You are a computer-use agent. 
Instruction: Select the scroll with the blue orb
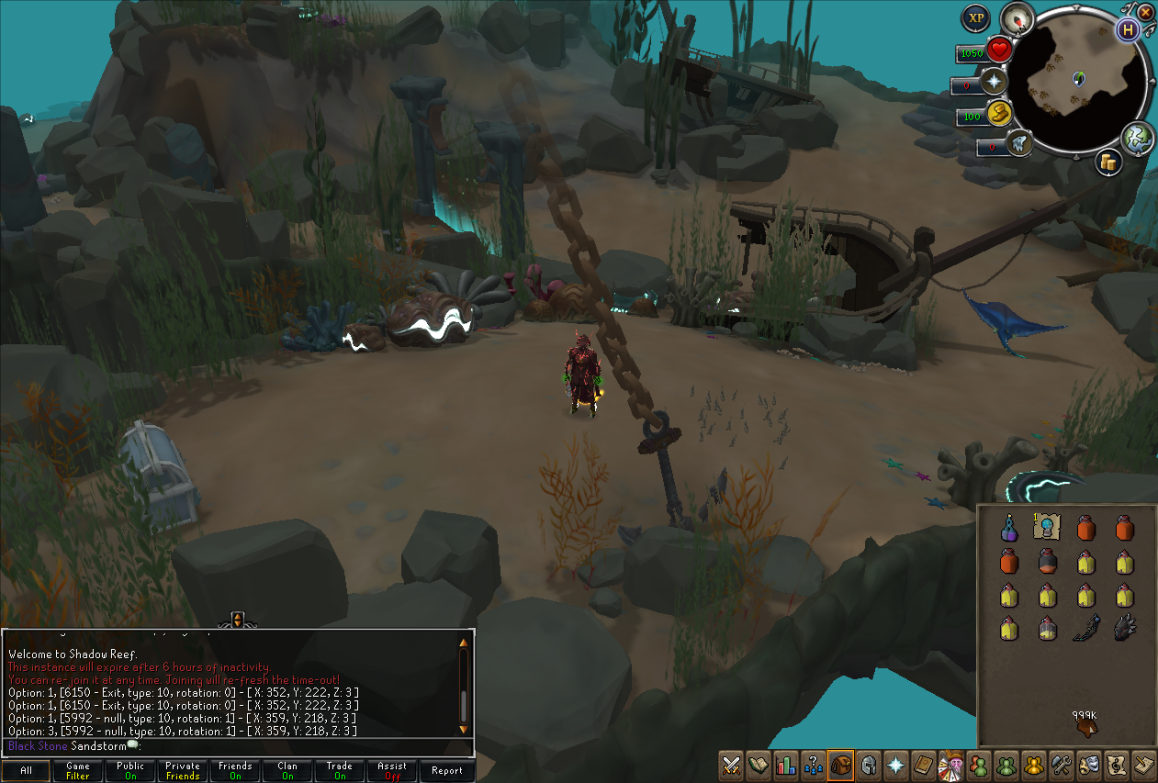point(1047,526)
